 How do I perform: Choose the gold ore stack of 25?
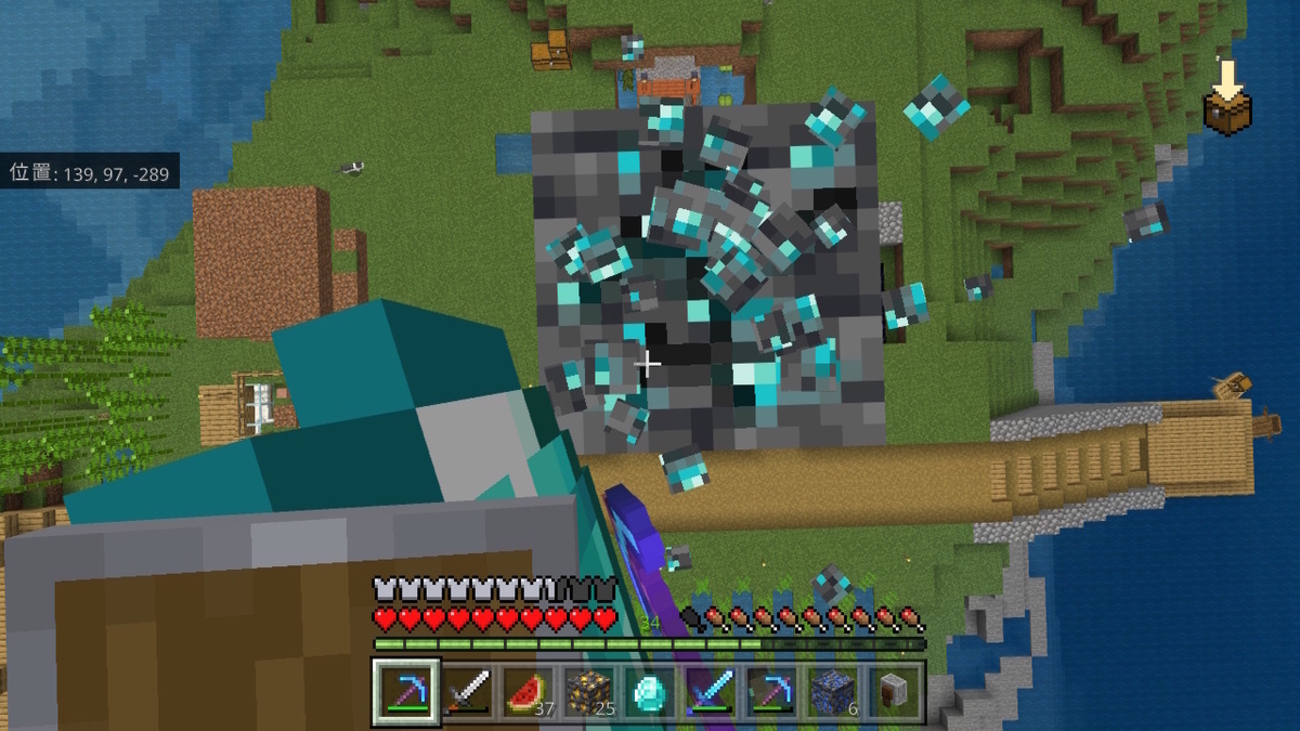pyautogui.click(x=589, y=690)
